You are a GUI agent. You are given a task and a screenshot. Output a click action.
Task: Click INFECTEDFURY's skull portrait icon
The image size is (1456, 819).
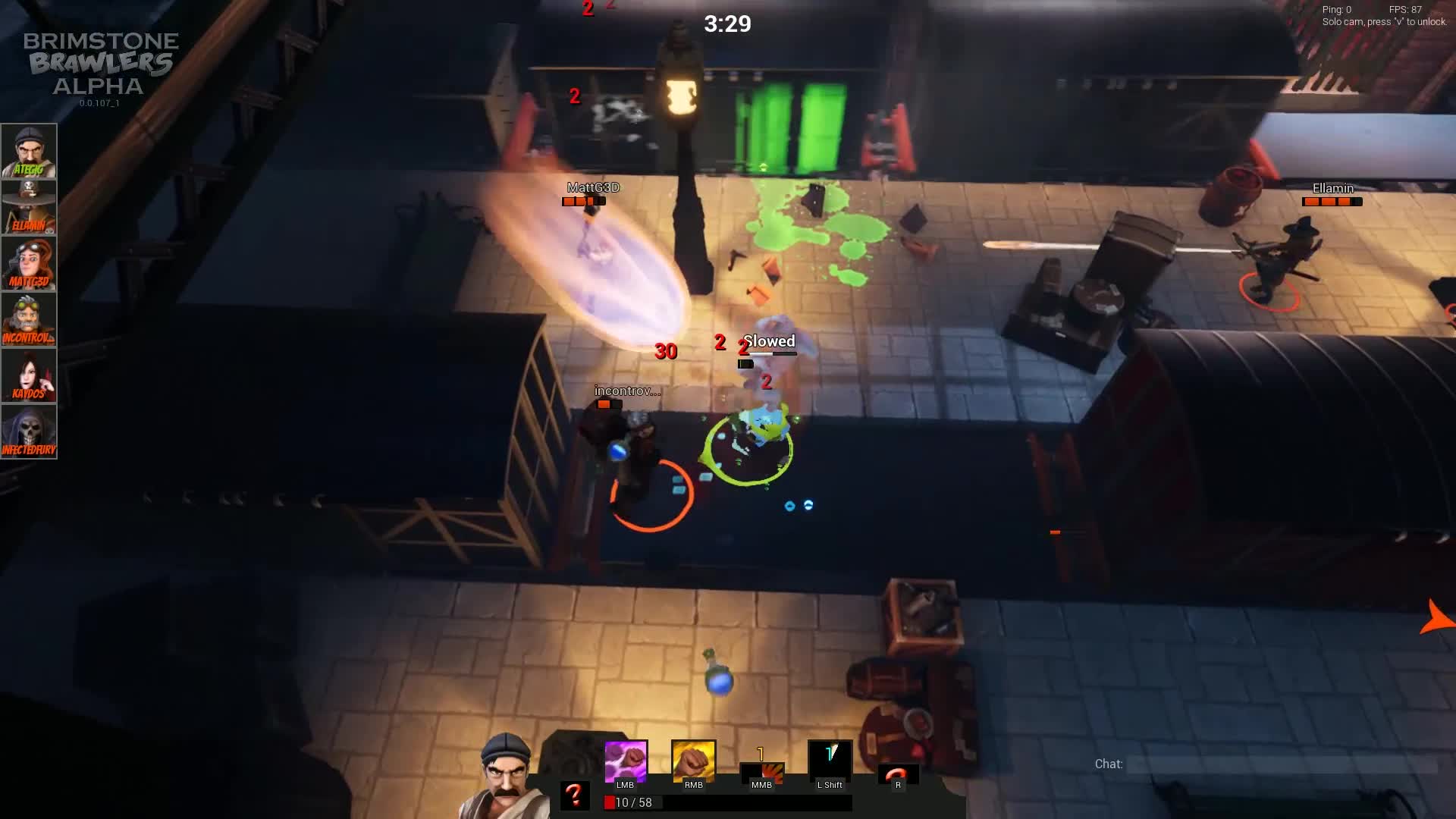30,428
